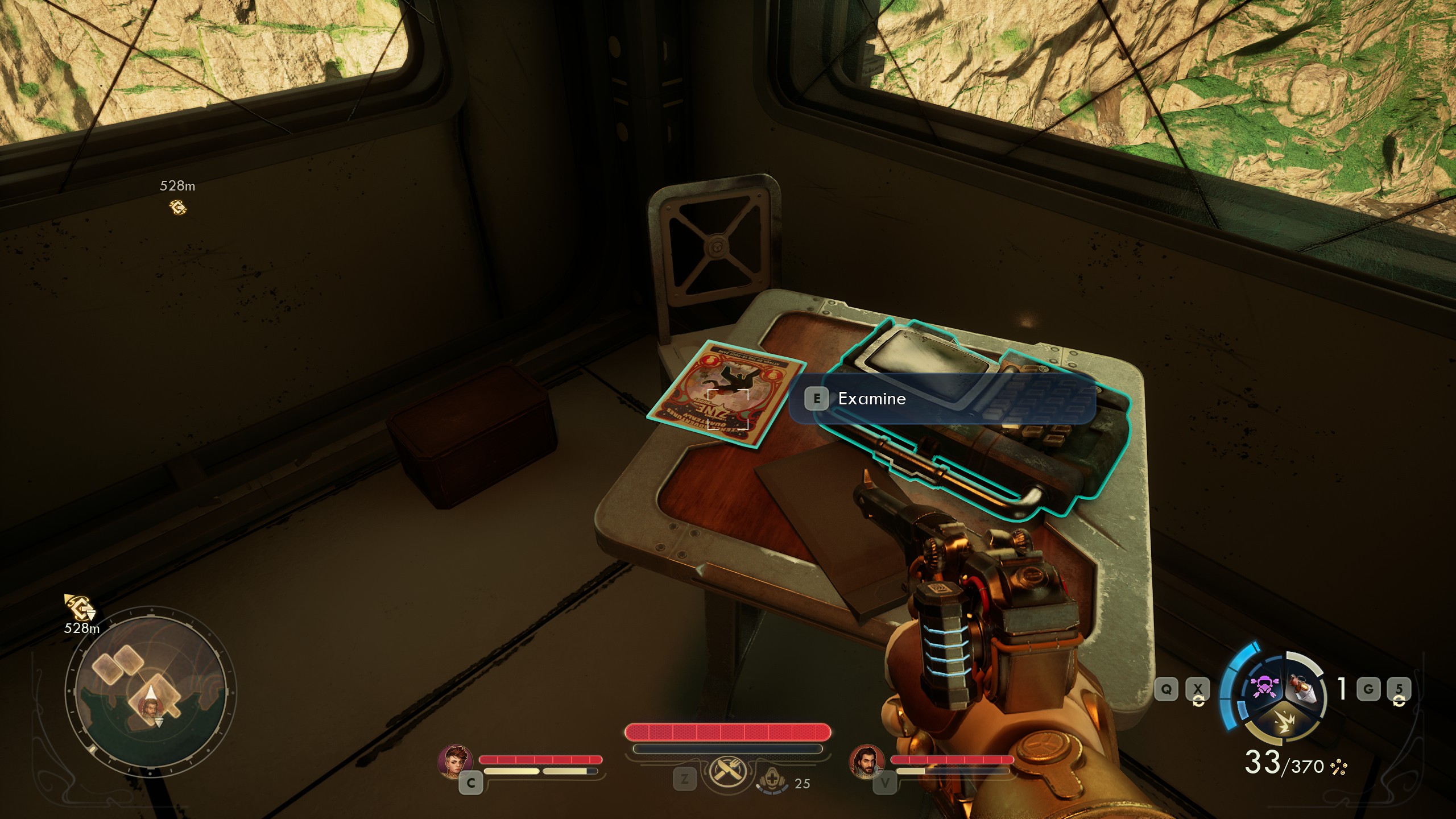This screenshot has height=819, width=1456.
Task: Click the bullet ammo icon beside 33/370
Action: tap(1339, 767)
